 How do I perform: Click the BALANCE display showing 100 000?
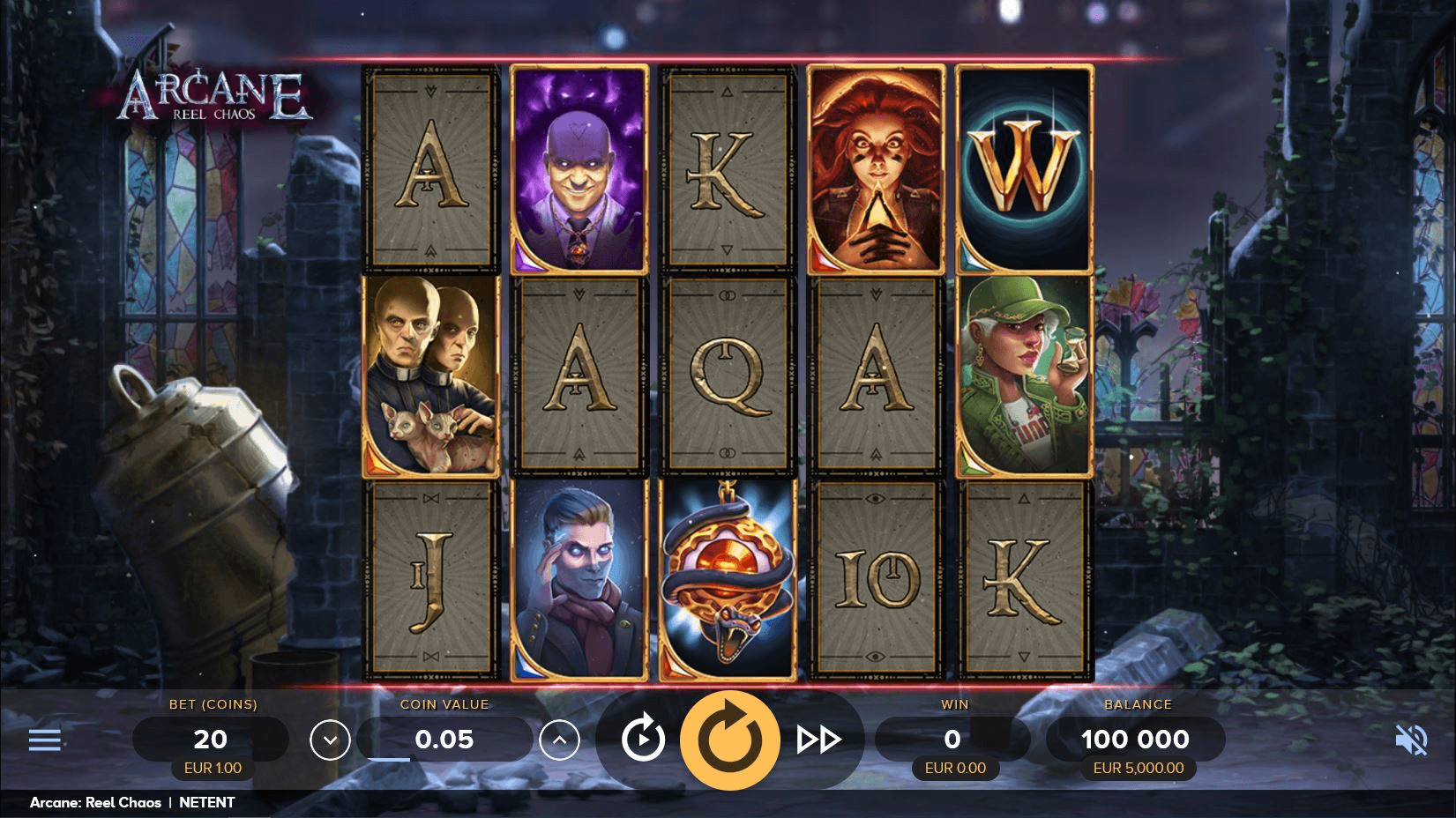1137,739
